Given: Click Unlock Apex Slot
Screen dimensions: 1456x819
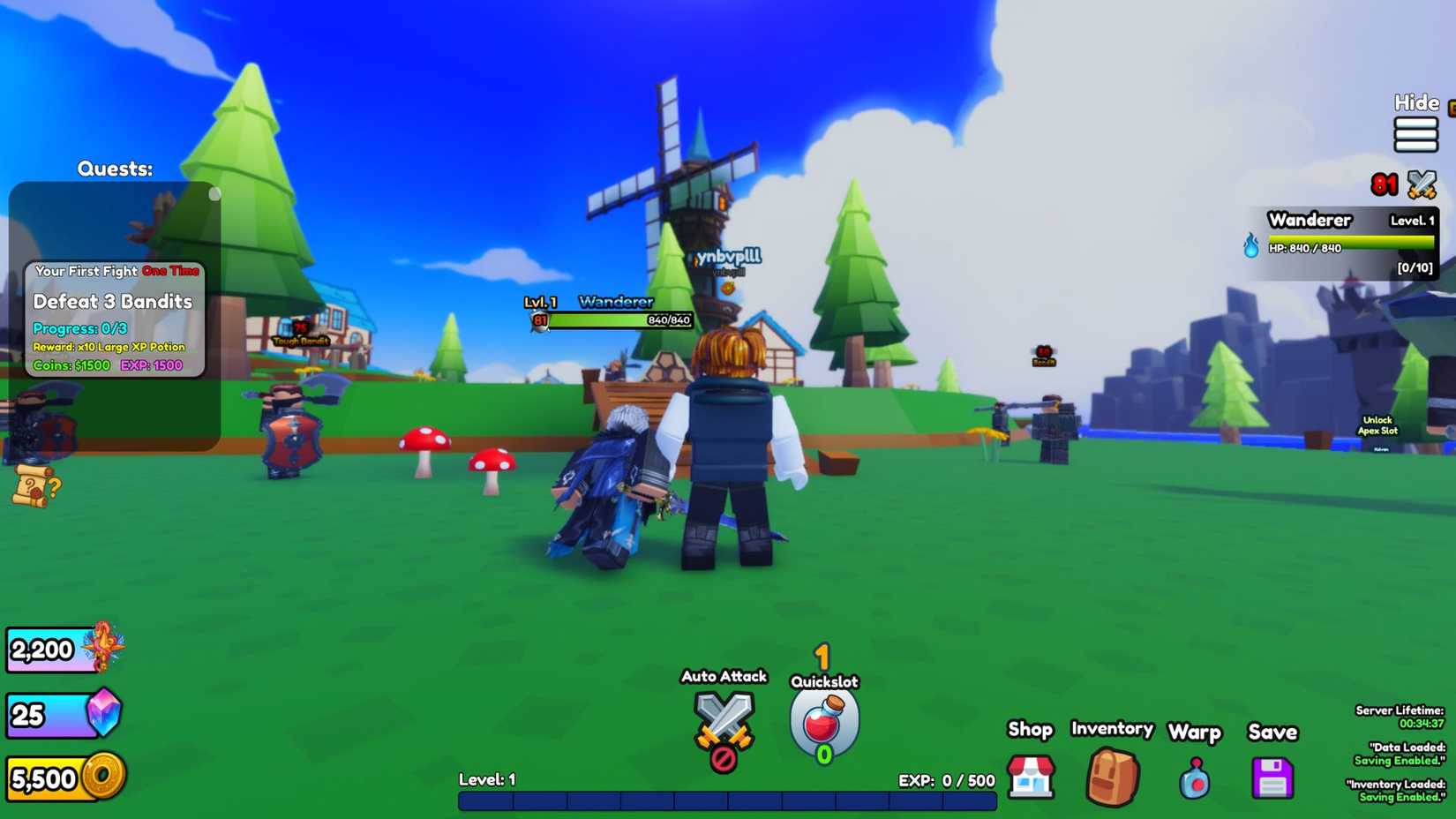Looking at the screenshot, I should coord(1377,425).
